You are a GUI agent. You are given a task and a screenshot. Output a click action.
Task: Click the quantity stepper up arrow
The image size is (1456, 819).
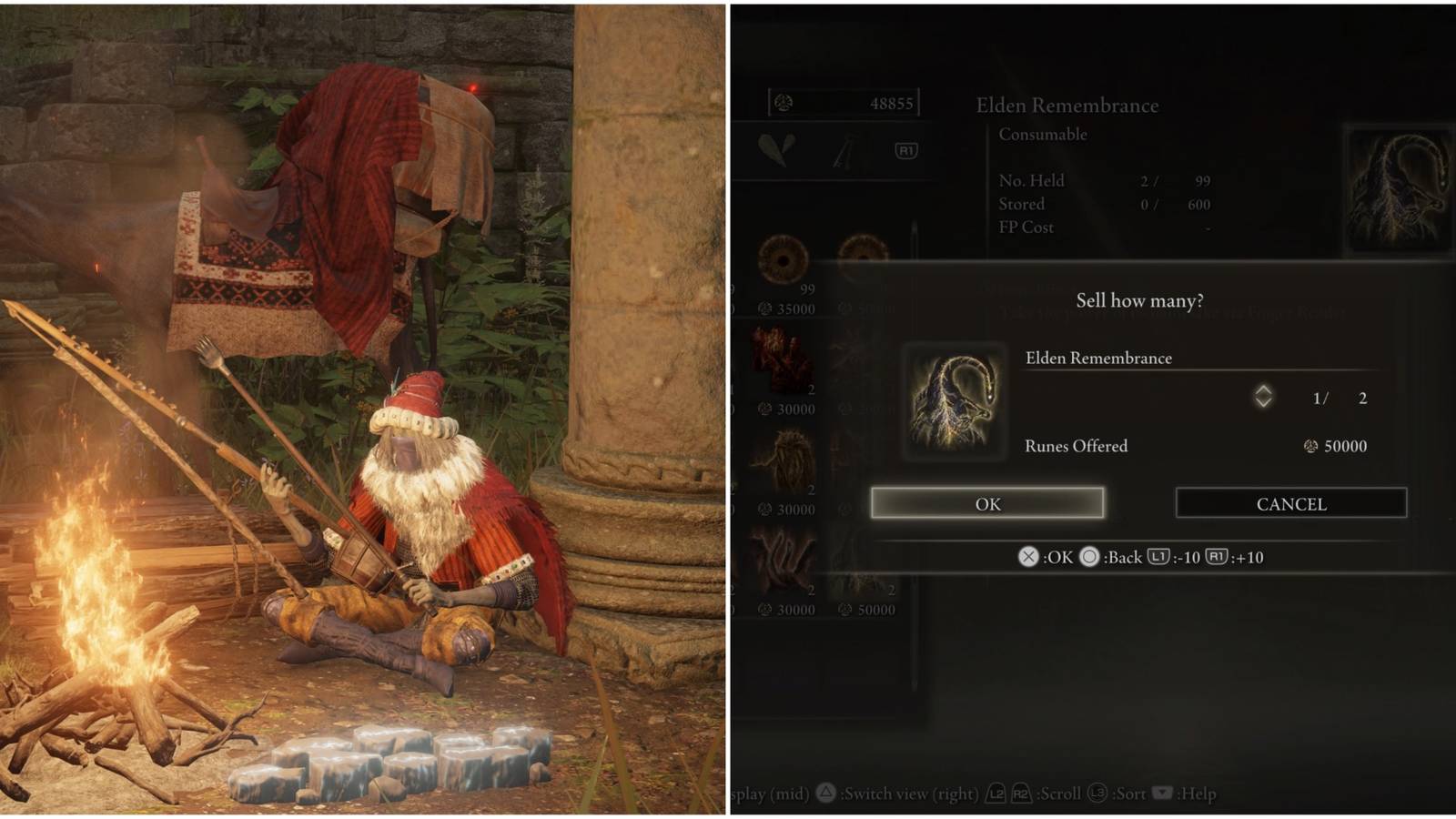point(1263,389)
